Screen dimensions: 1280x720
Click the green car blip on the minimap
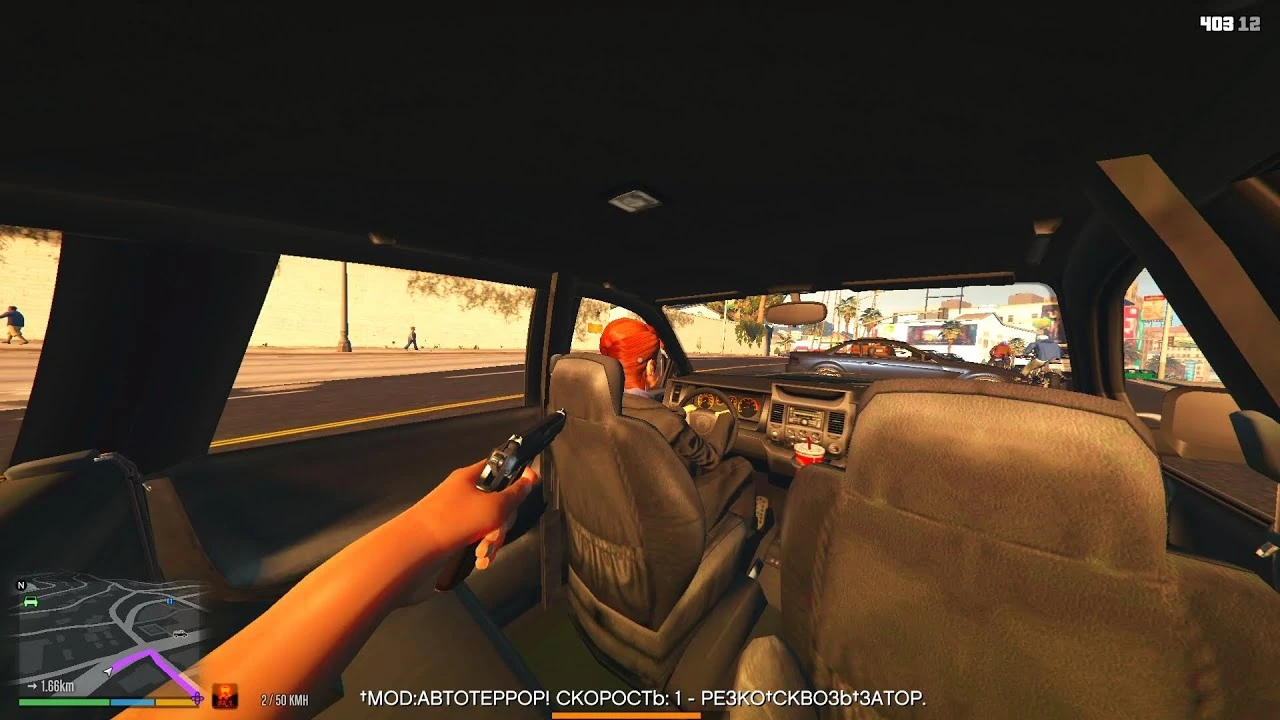coord(30,602)
